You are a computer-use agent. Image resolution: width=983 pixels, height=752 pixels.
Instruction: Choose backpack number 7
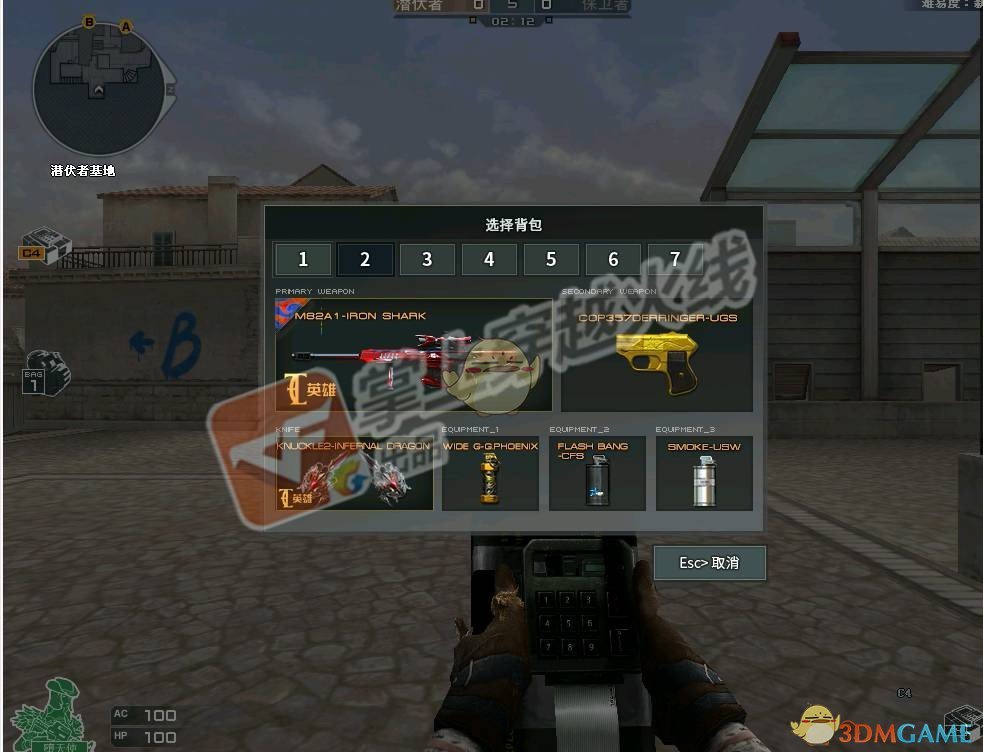click(675, 260)
